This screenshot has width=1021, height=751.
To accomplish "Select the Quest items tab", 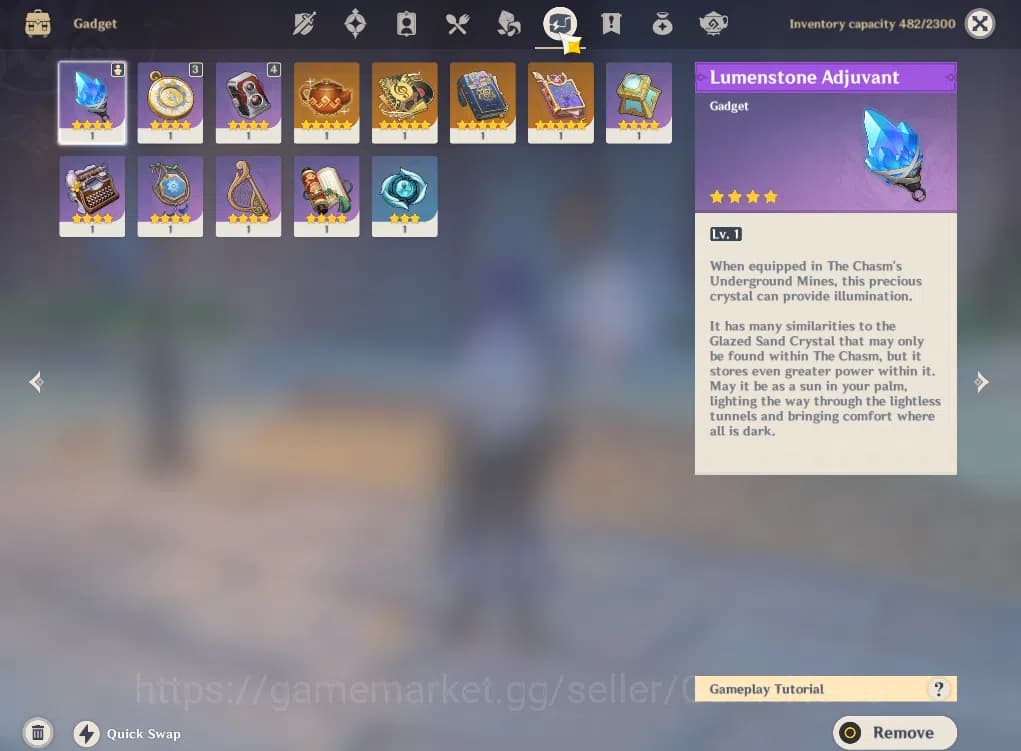I will pos(611,23).
